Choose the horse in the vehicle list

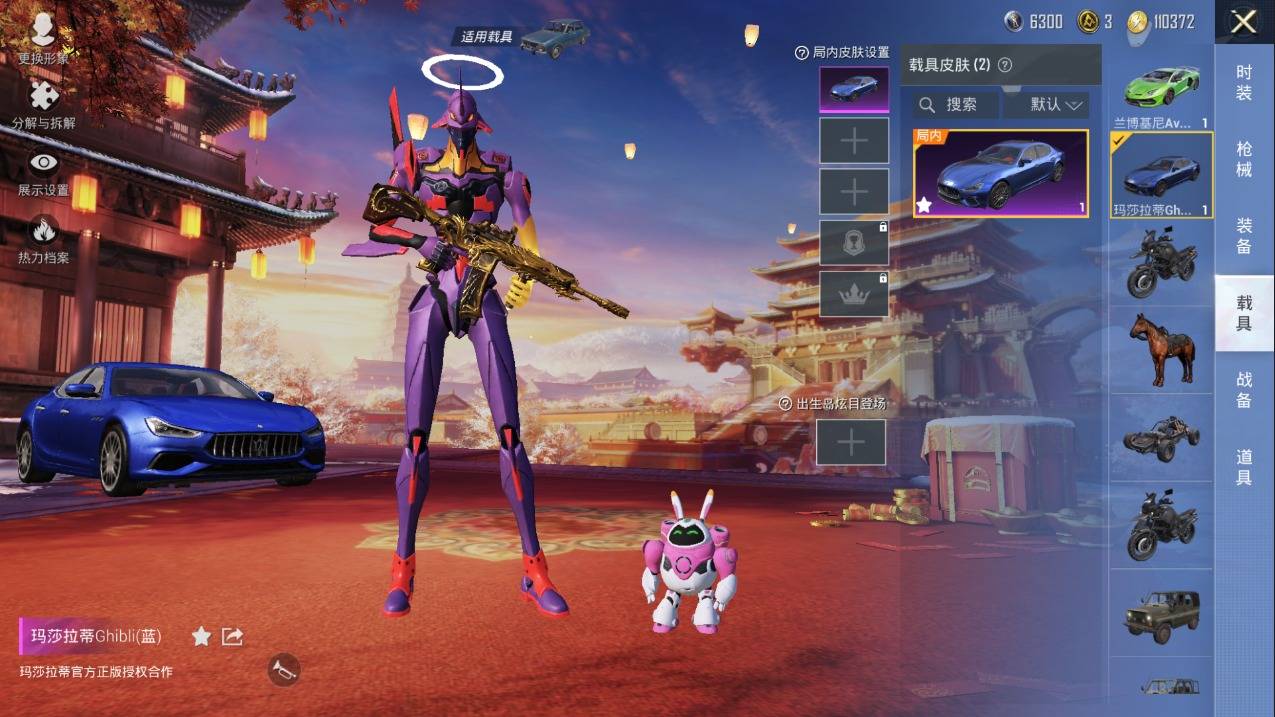tap(1161, 349)
